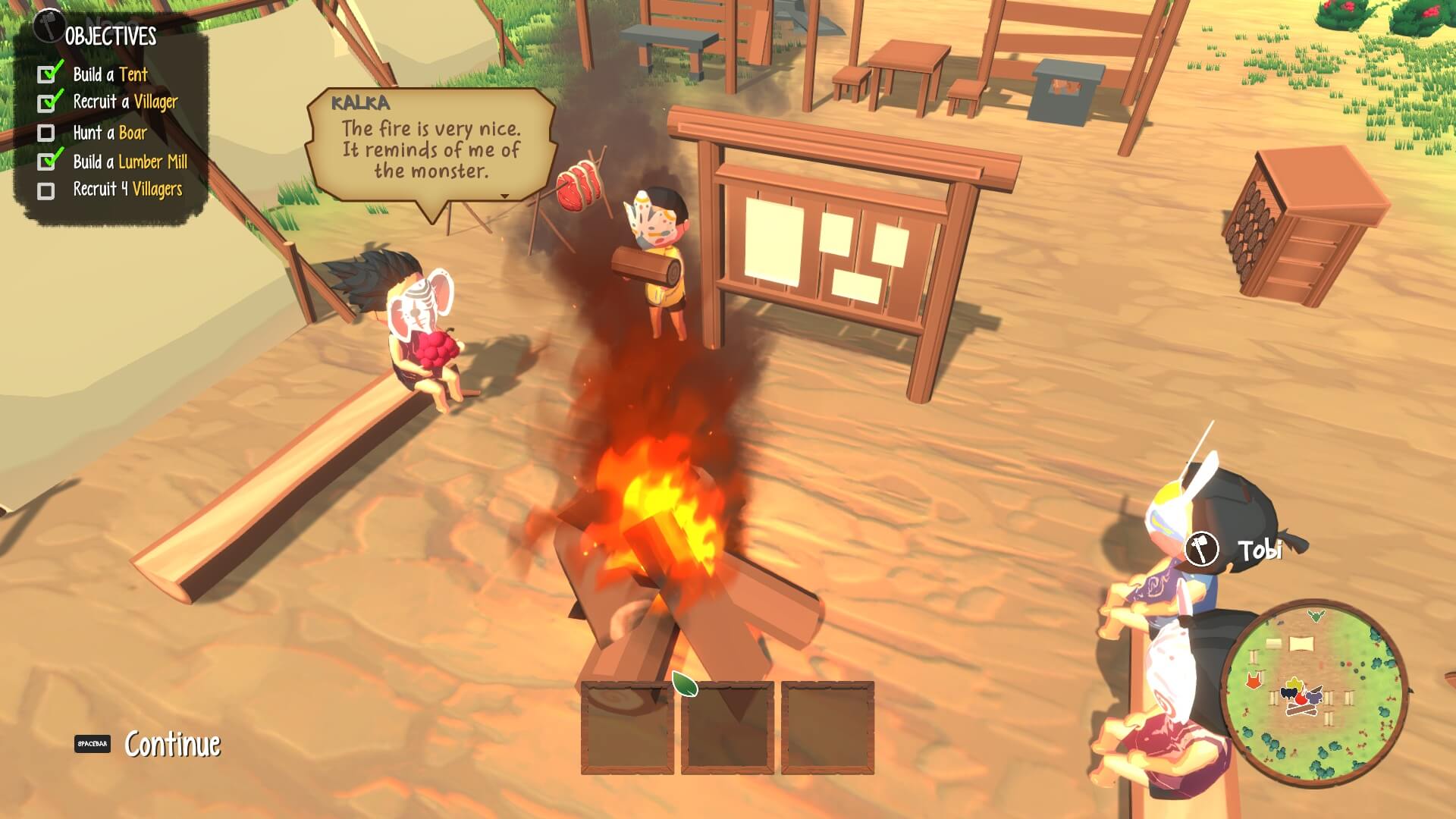Select the hotbar slot with the leaf
Screen dimensions: 1456x819
click(x=727, y=726)
